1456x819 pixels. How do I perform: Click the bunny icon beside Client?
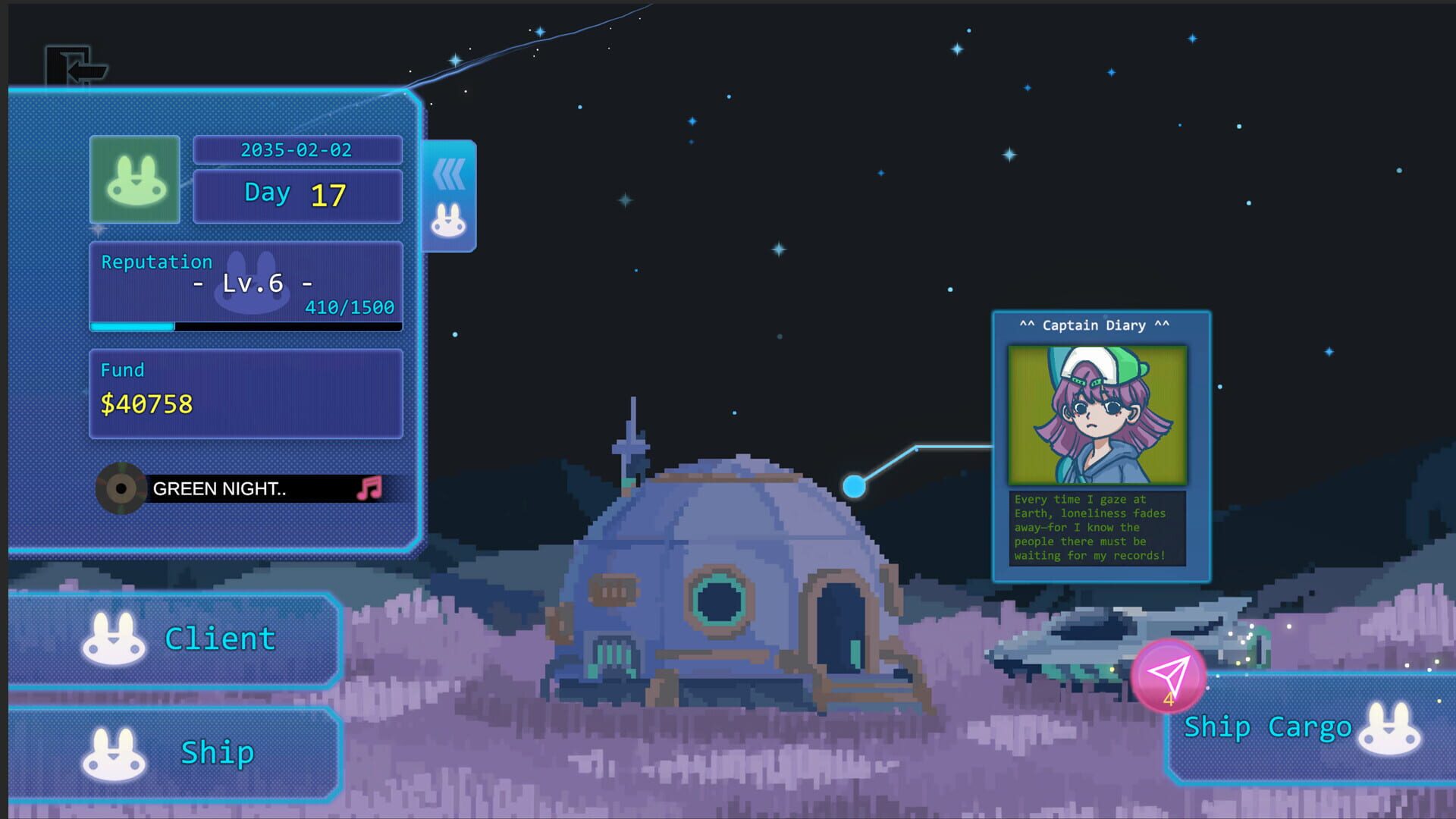click(x=112, y=637)
